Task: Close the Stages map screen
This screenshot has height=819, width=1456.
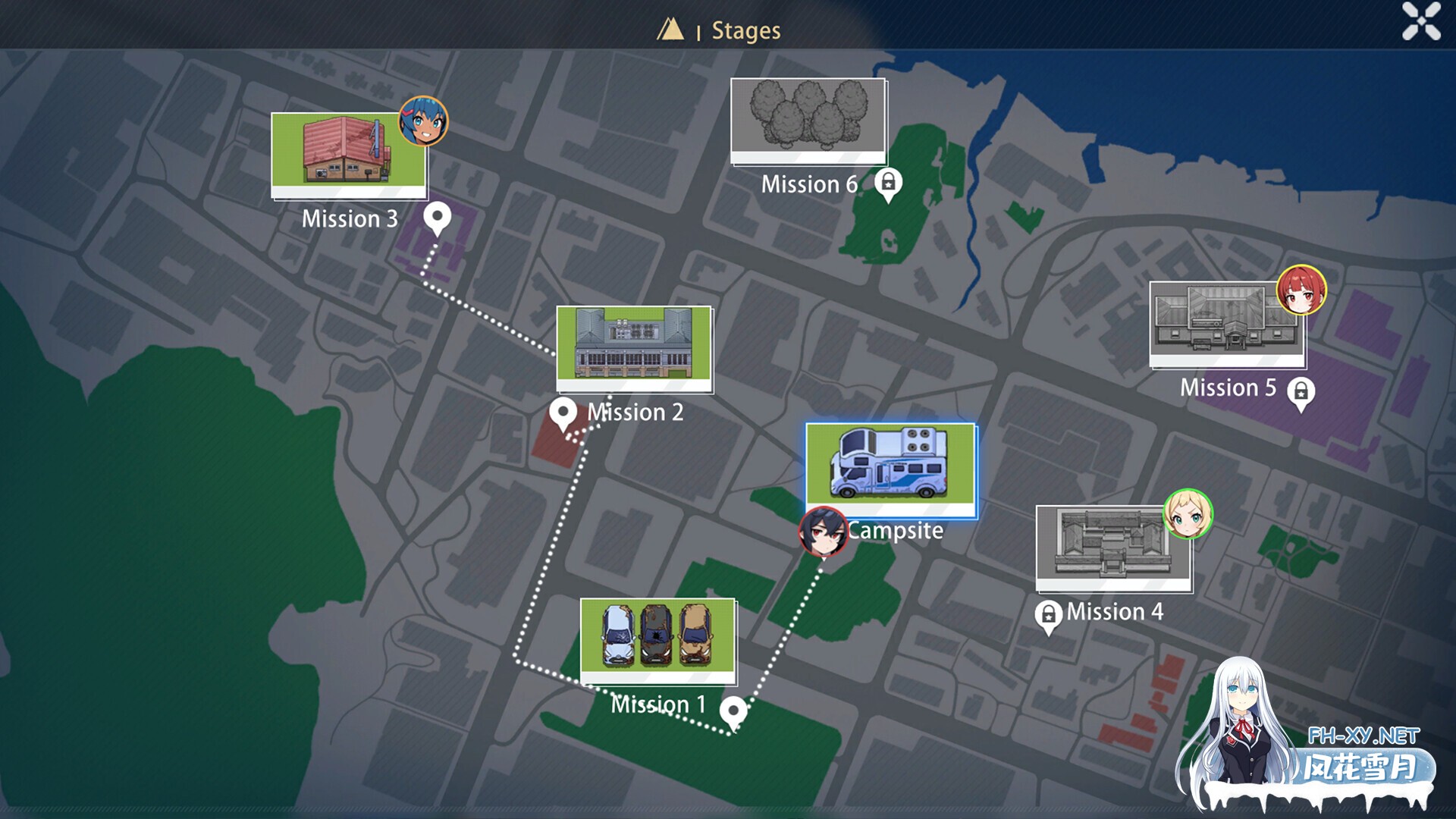Action: coord(1420,20)
